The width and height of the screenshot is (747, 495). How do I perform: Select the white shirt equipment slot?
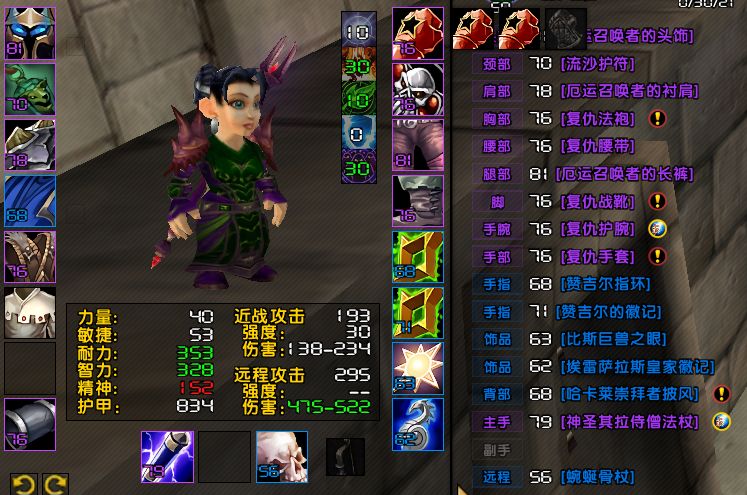(x=29, y=312)
